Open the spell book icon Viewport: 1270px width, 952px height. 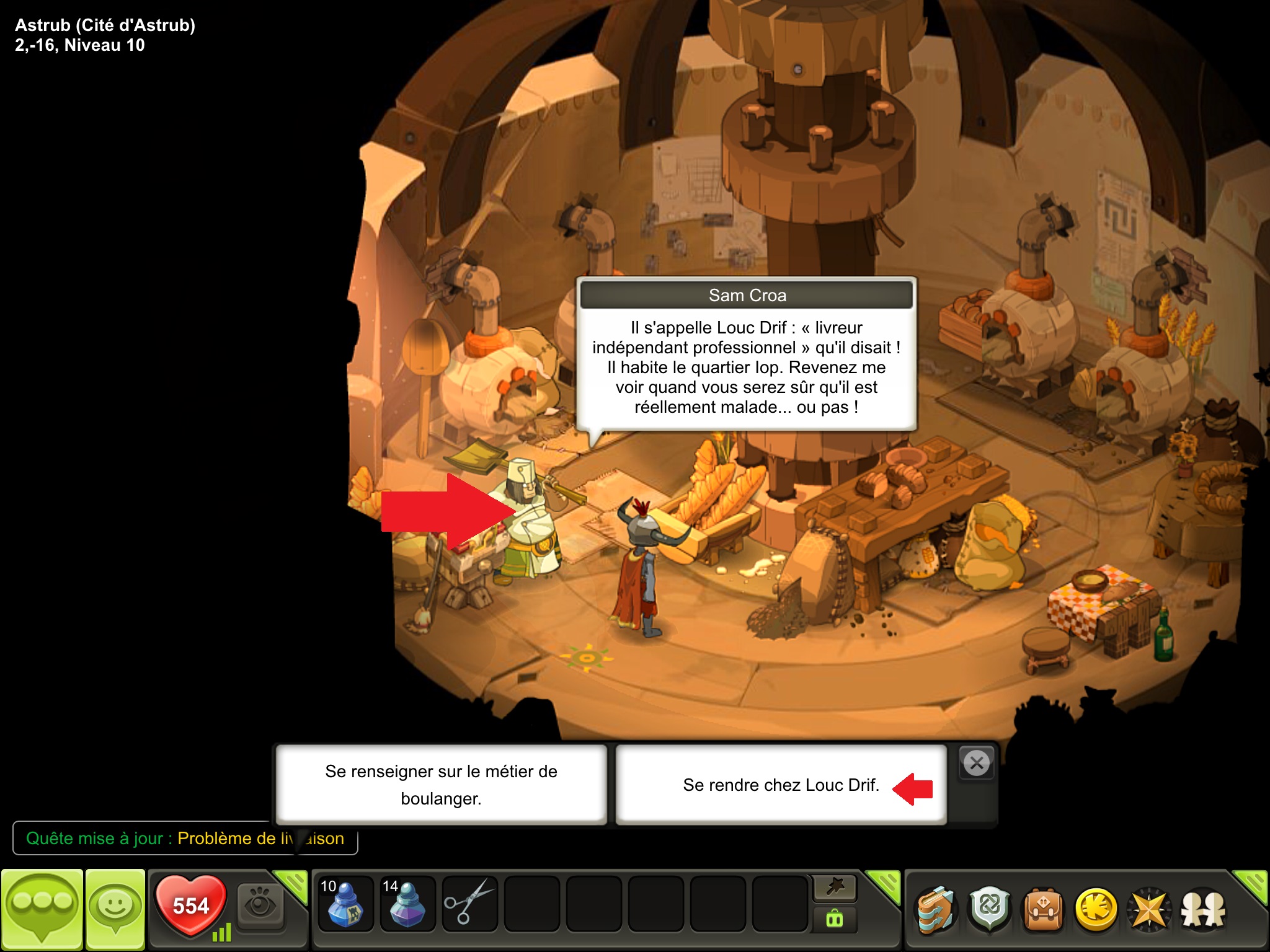coord(936,910)
